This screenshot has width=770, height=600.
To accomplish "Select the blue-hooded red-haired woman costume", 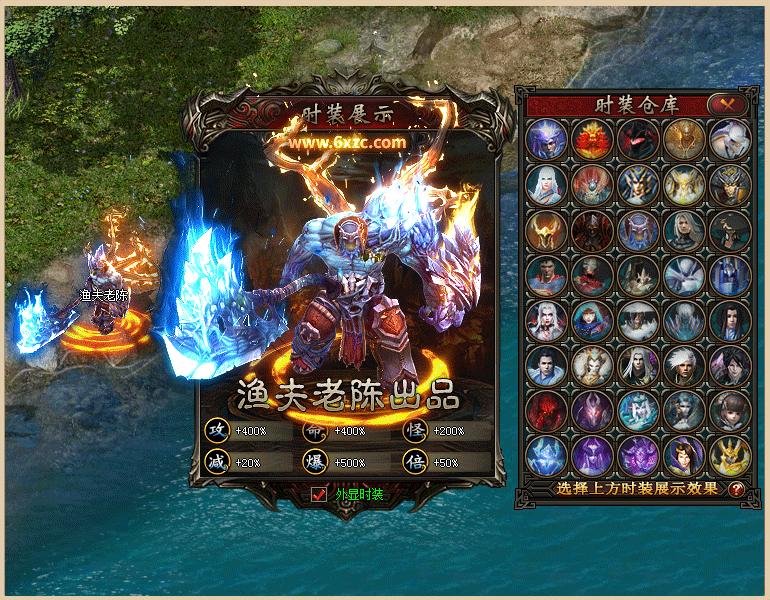I will (593, 321).
